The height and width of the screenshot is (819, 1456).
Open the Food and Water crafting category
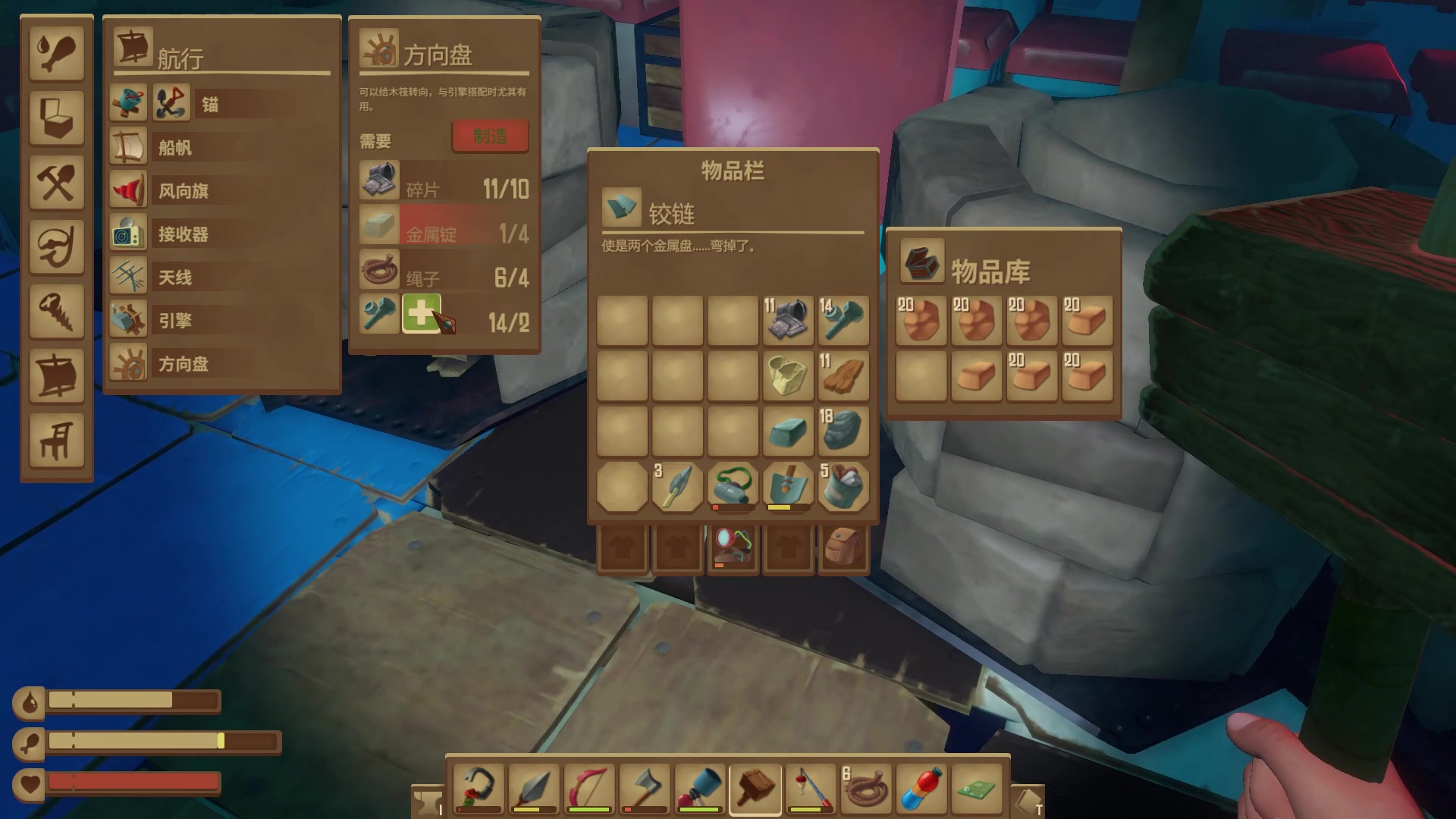coord(57,53)
